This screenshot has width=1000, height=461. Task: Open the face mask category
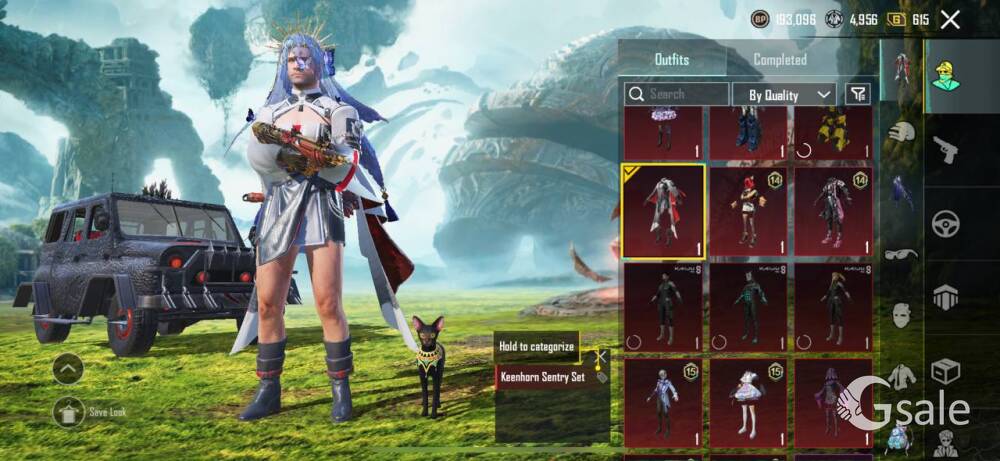pyautogui.click(x=902, y=315)
